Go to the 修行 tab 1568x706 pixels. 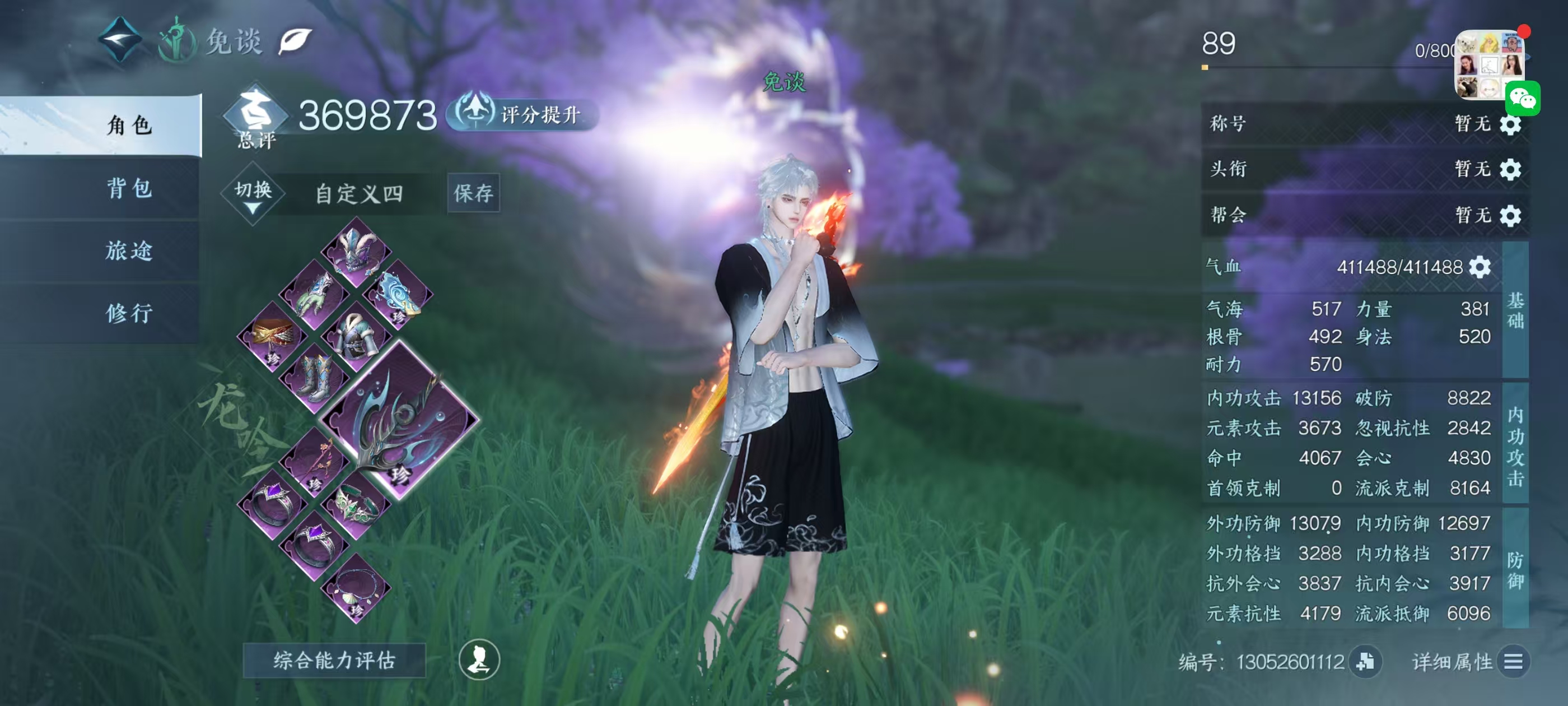[129, 313]
